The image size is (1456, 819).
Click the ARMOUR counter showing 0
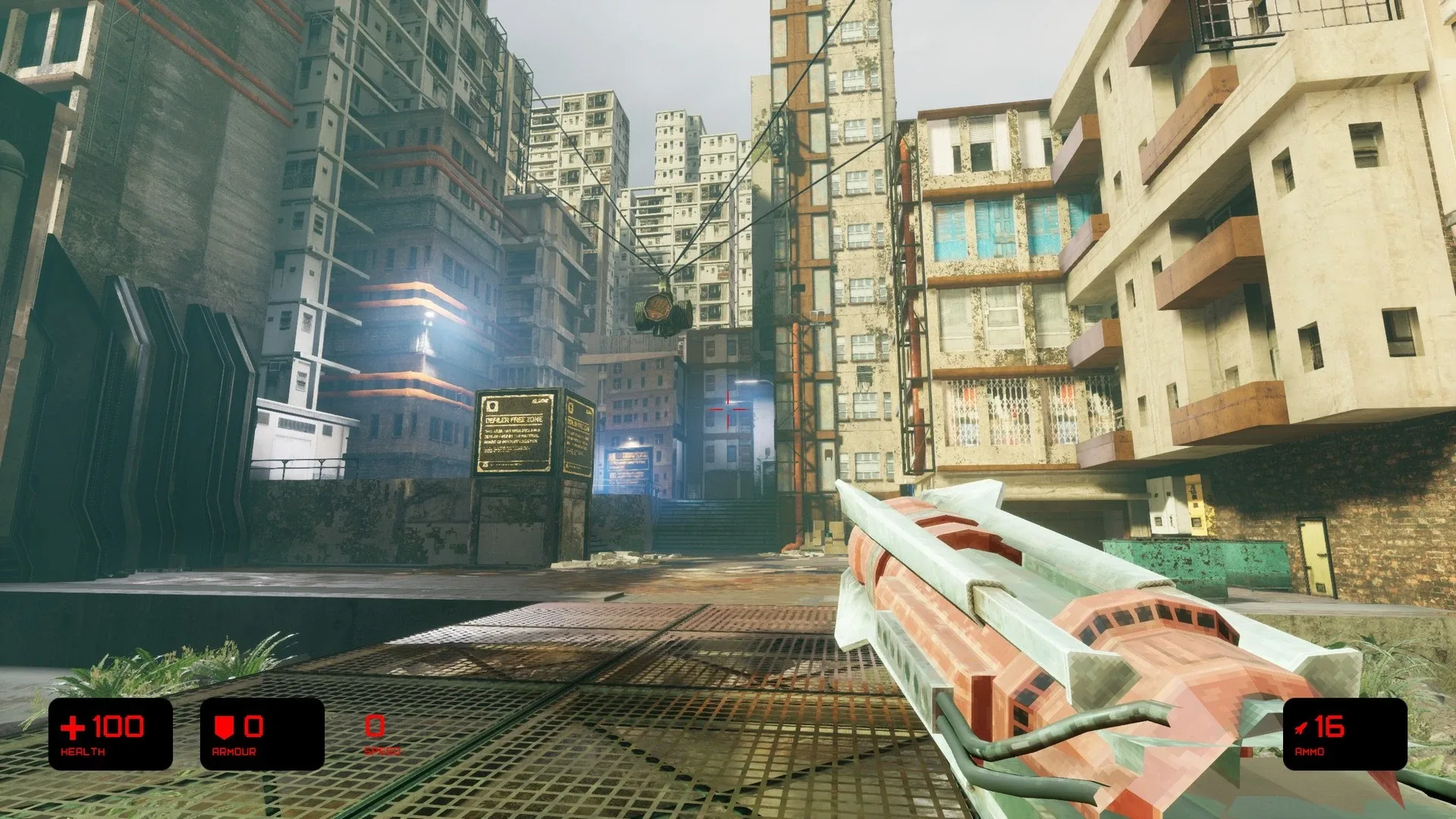click(x=252, y=726)
